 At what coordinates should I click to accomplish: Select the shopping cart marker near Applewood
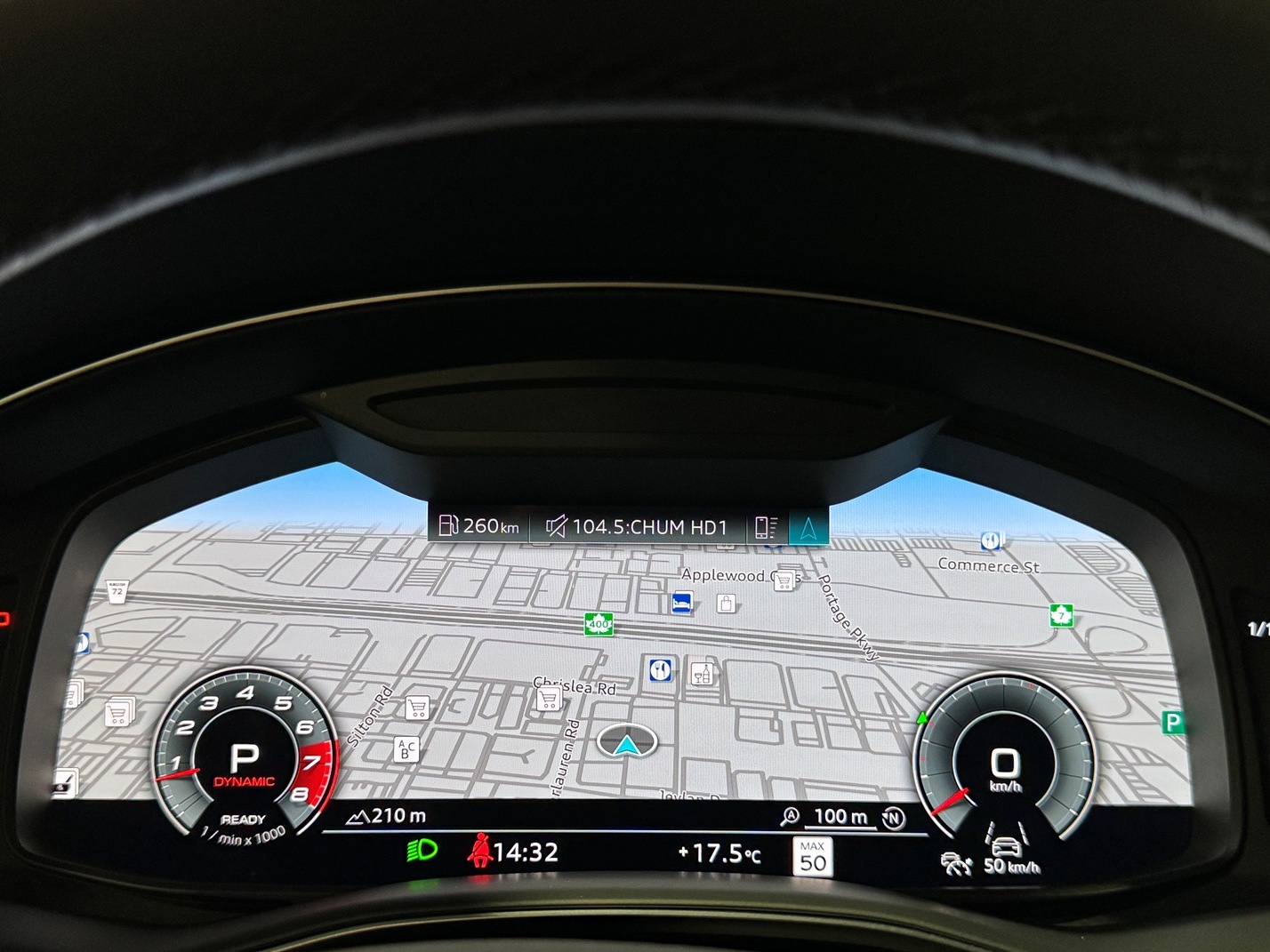784,580
